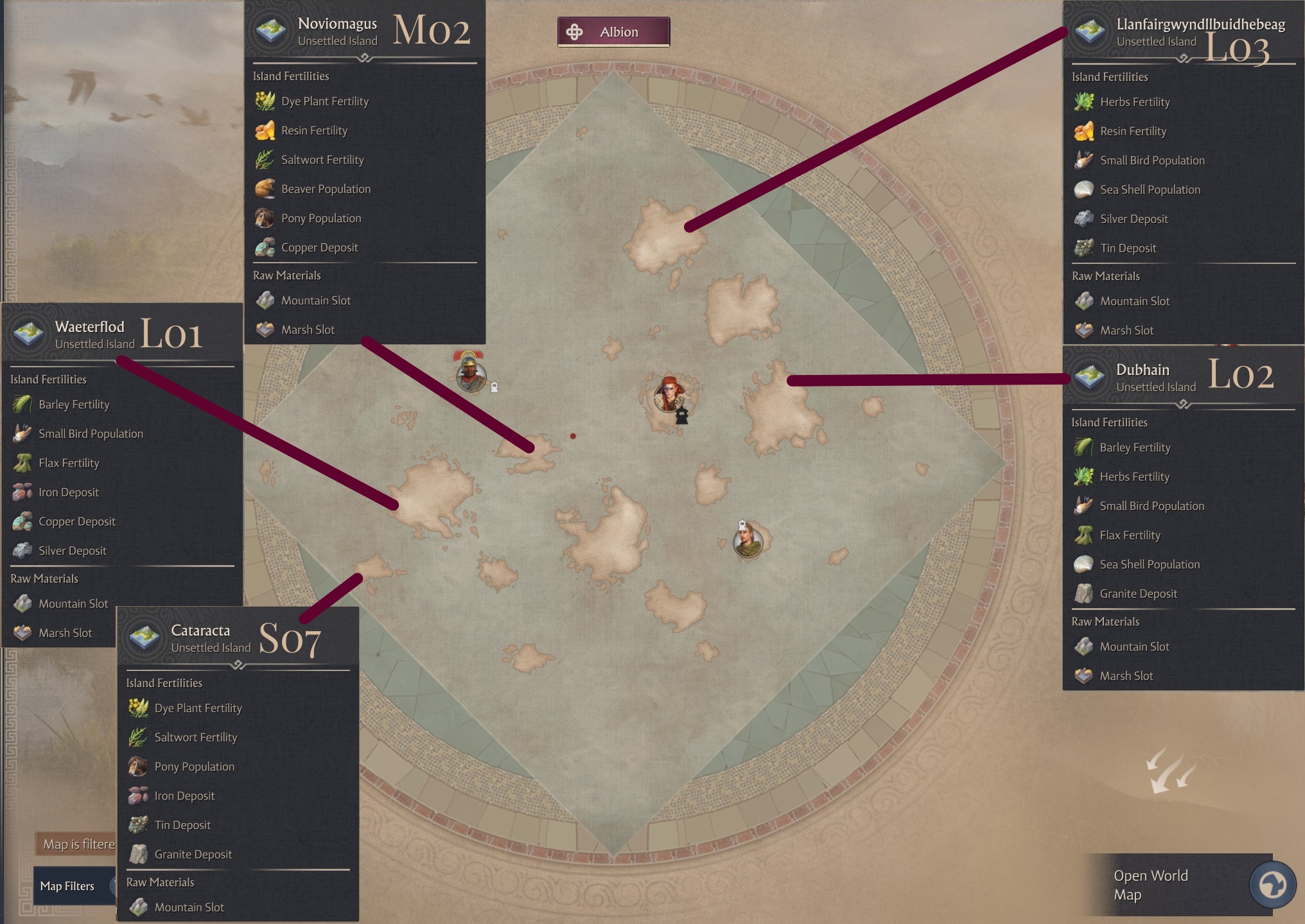The image size is (1305, 924).
Task: Click Granite Deposit in the Dubhain list
Action: click(x=1138, y=594)
